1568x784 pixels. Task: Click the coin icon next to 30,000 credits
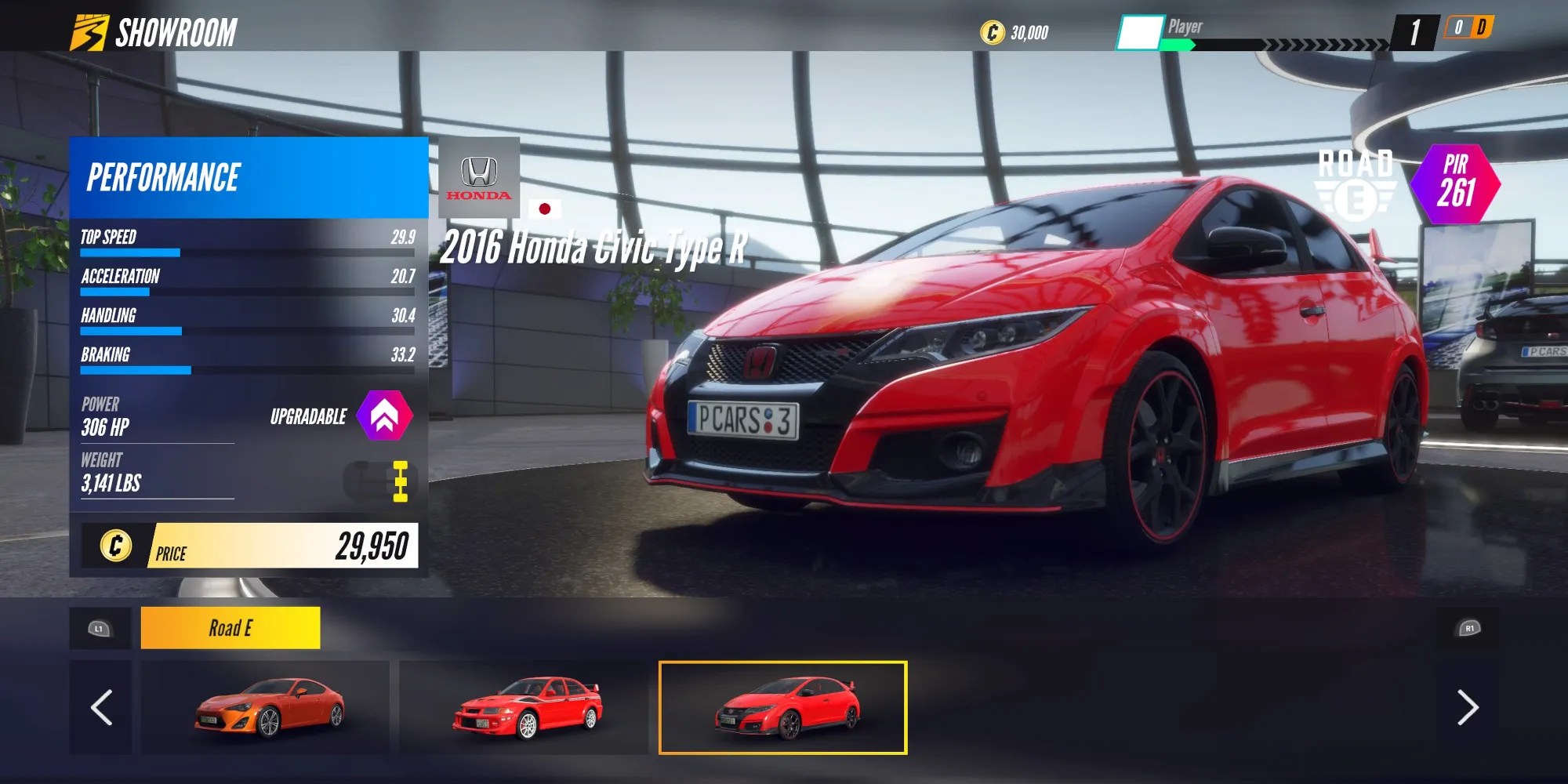(992, 32)
